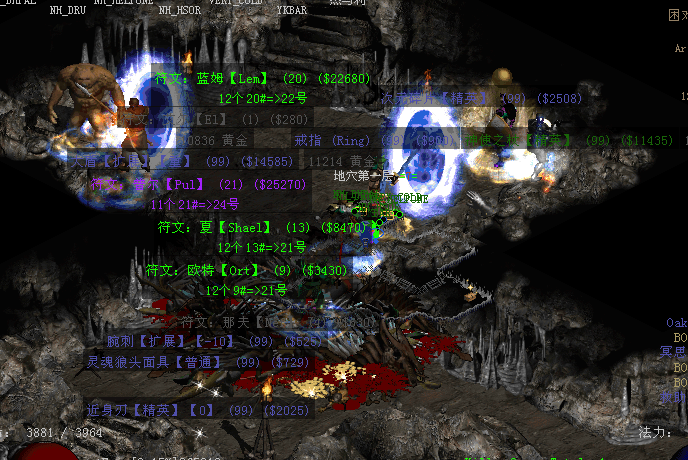688x460 pixels.
Task: Grab the Ort rune drop label
Action: point(246,270)
